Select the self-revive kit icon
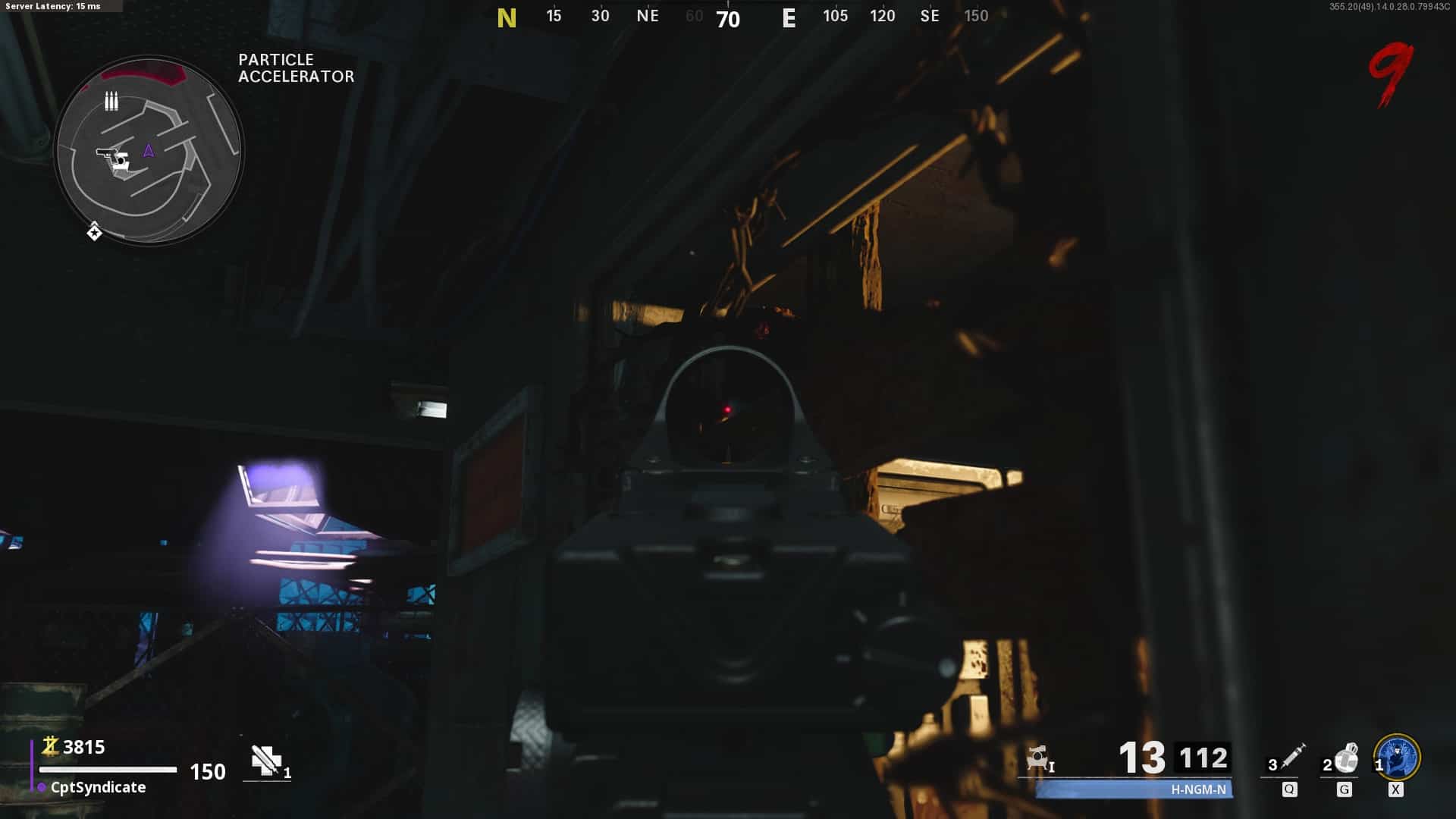The width and height of the screenshot is (1456, 819). pos(266,761)
